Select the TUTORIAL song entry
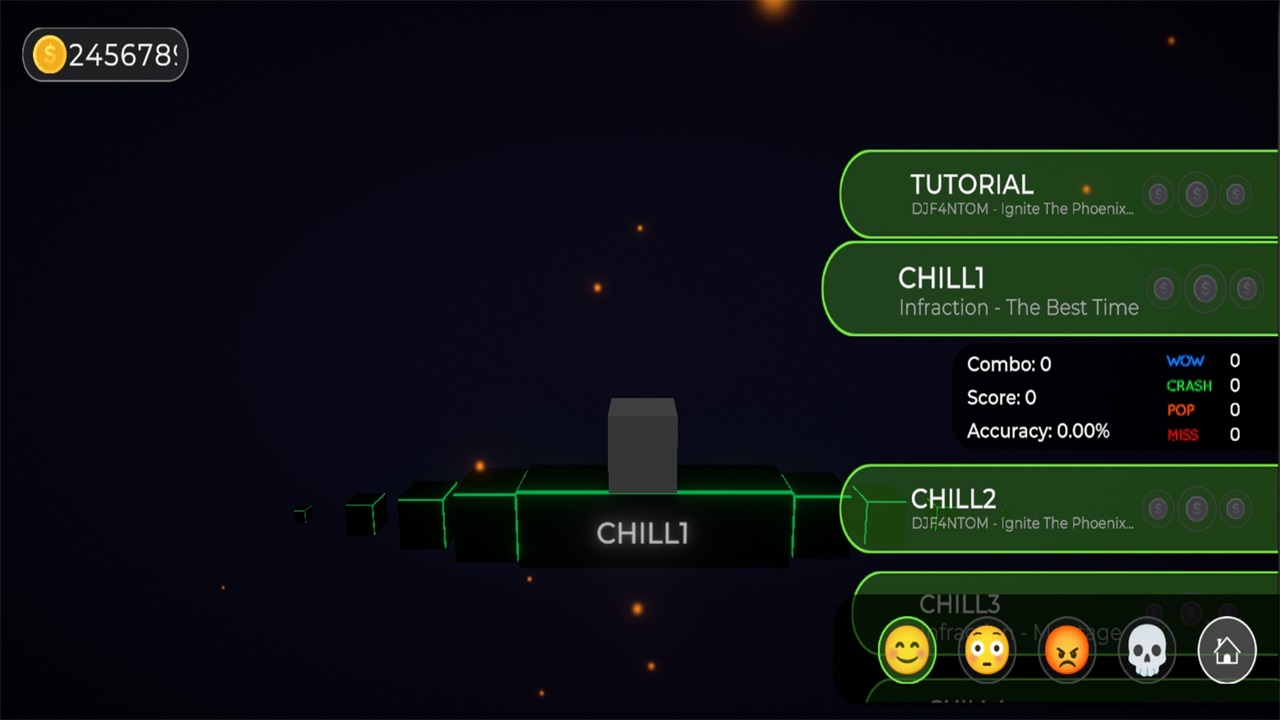Screen dimensions: 1280x720 coord(1020,194)
